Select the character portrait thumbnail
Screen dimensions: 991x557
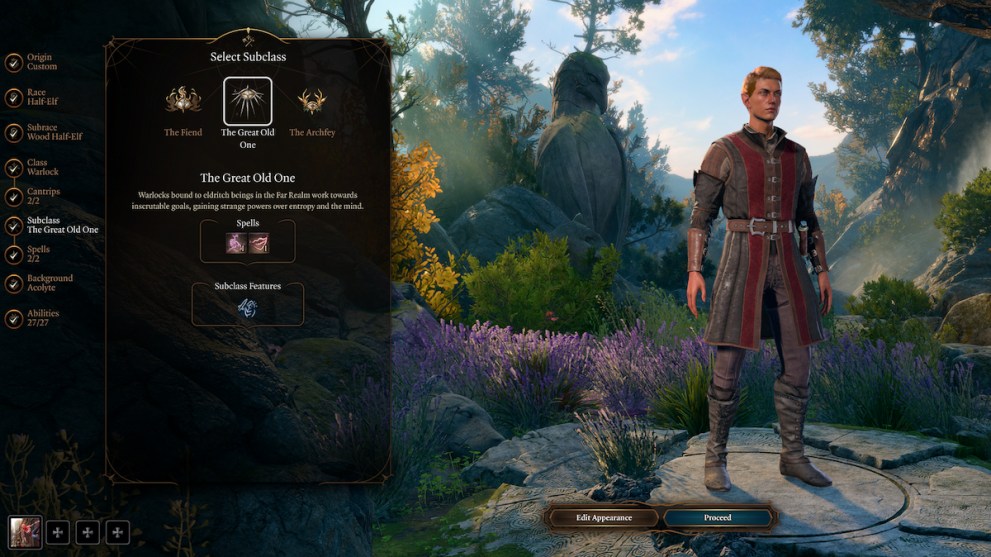[25, 532]
